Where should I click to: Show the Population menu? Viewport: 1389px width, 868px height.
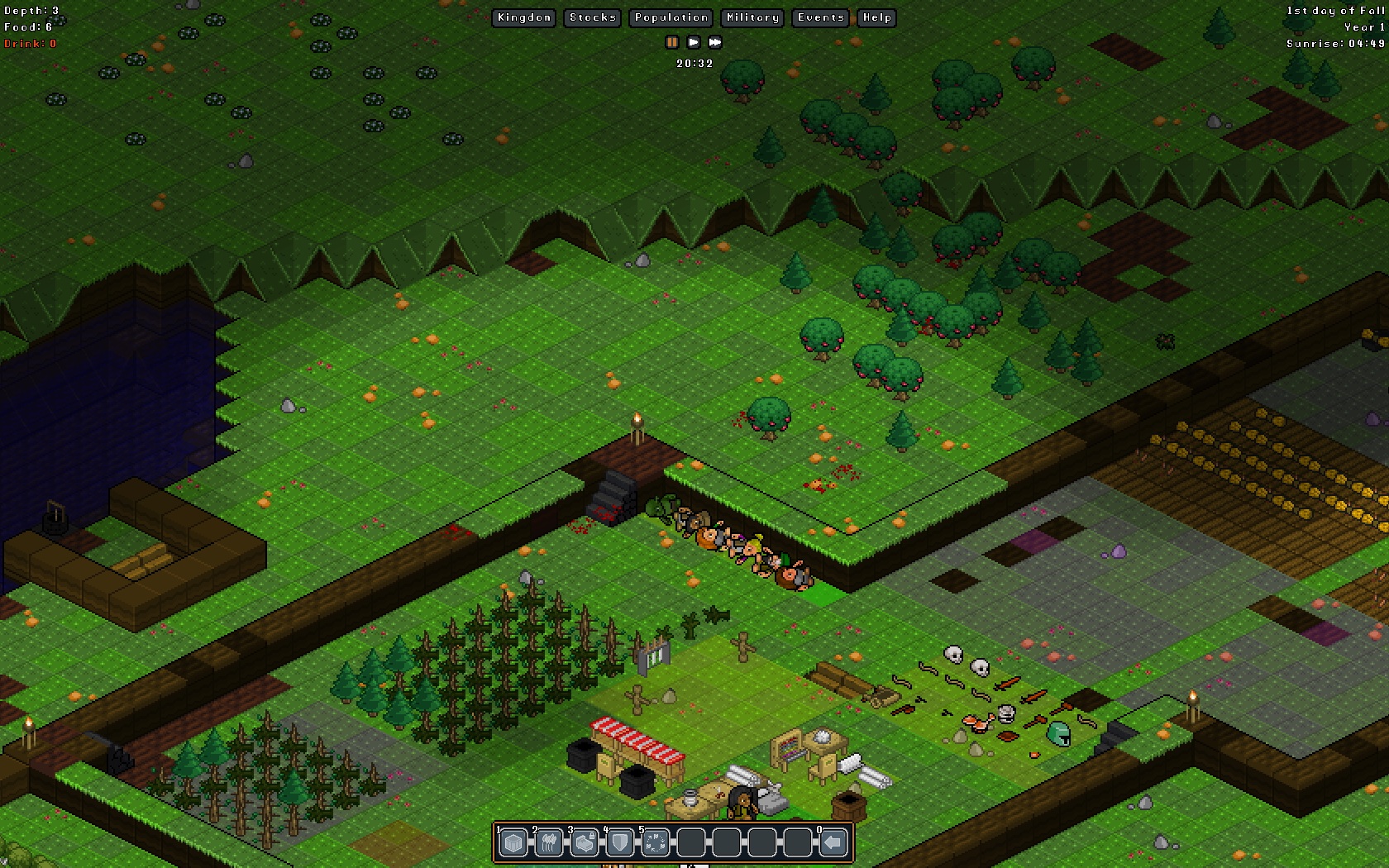[671, 17]
